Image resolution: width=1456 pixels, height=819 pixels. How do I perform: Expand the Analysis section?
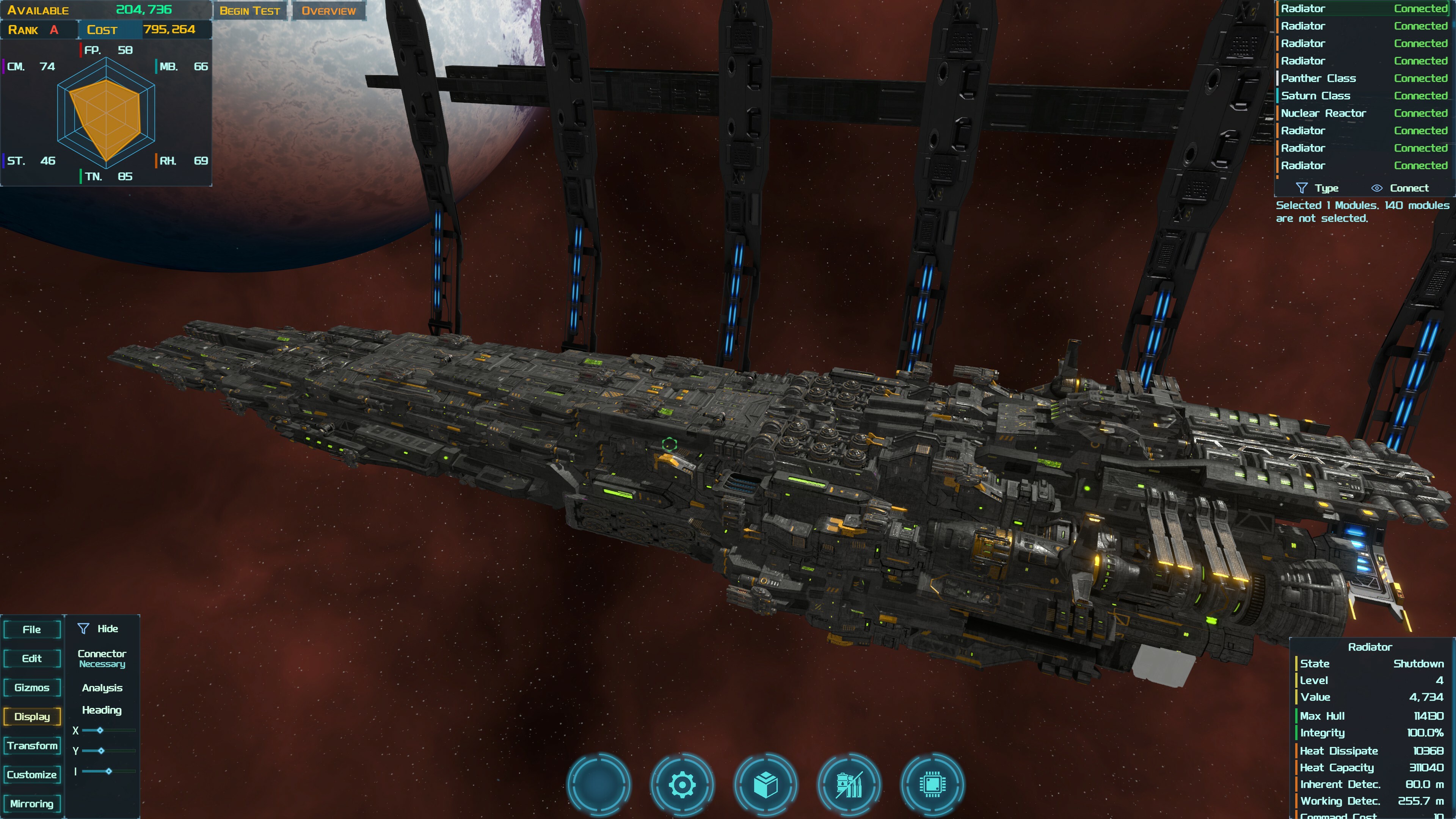tap(102, 688)
